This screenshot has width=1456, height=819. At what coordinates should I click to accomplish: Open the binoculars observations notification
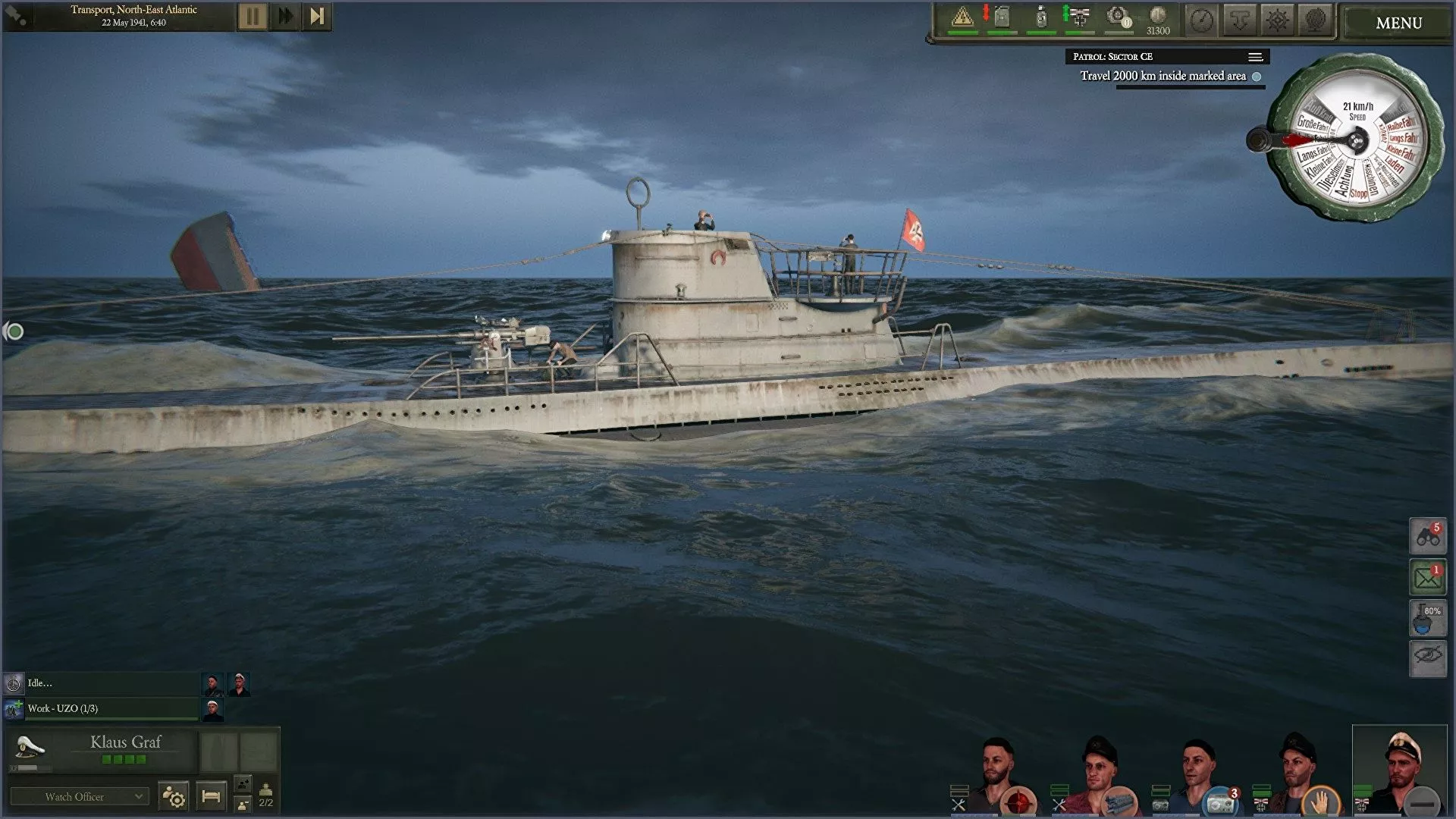[x=1428, y=537]
